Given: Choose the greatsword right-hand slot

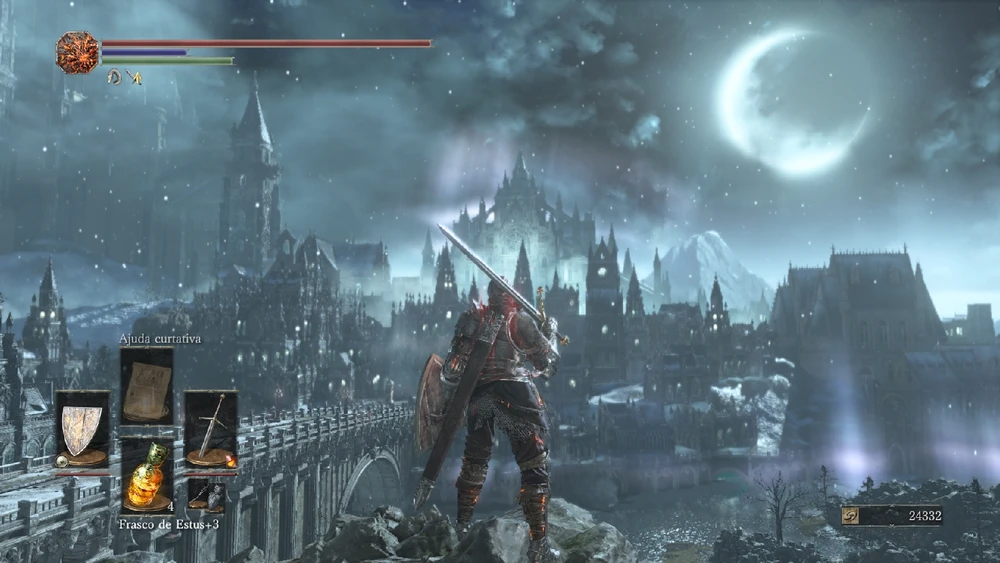Looking at the screenshot, I should [210, 430].
